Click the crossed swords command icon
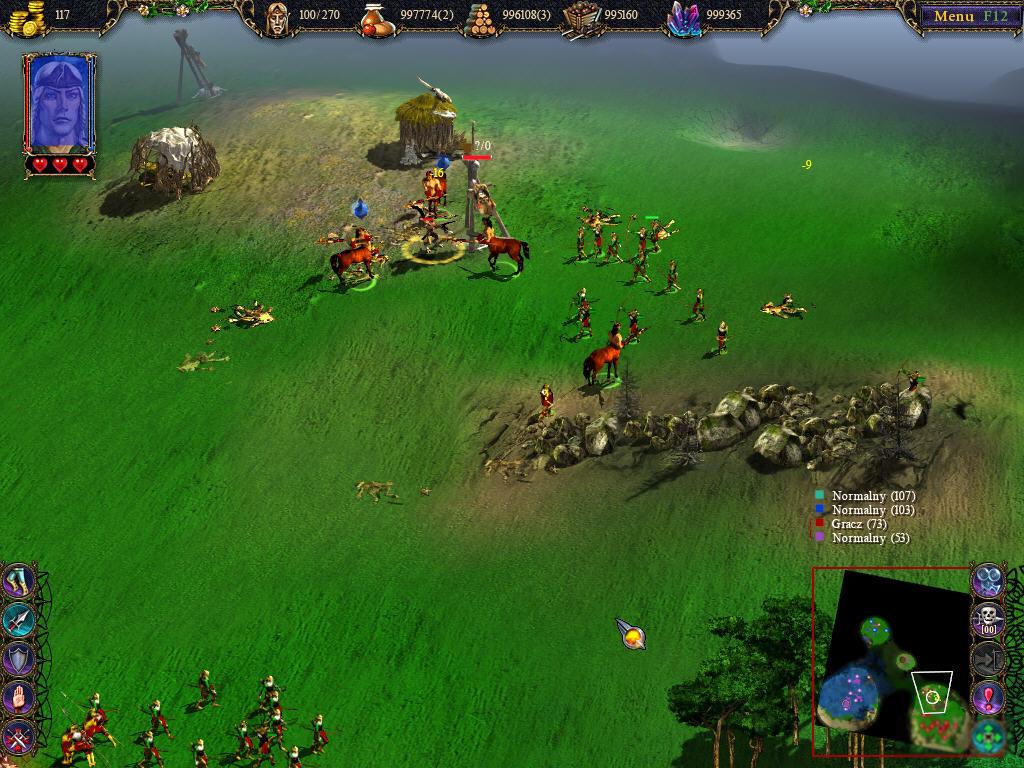The image size is (1024, 768). pyautogui.click(x=18, y=738)
